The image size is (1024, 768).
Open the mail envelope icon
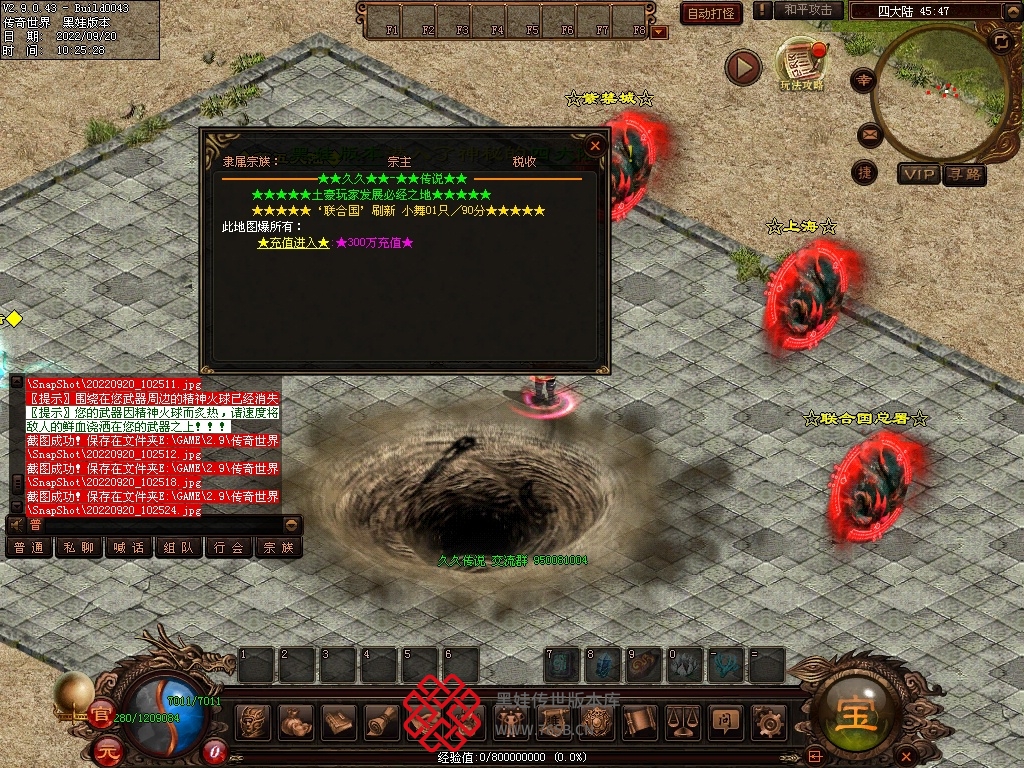pyautogui.click(x=866, y=133)
